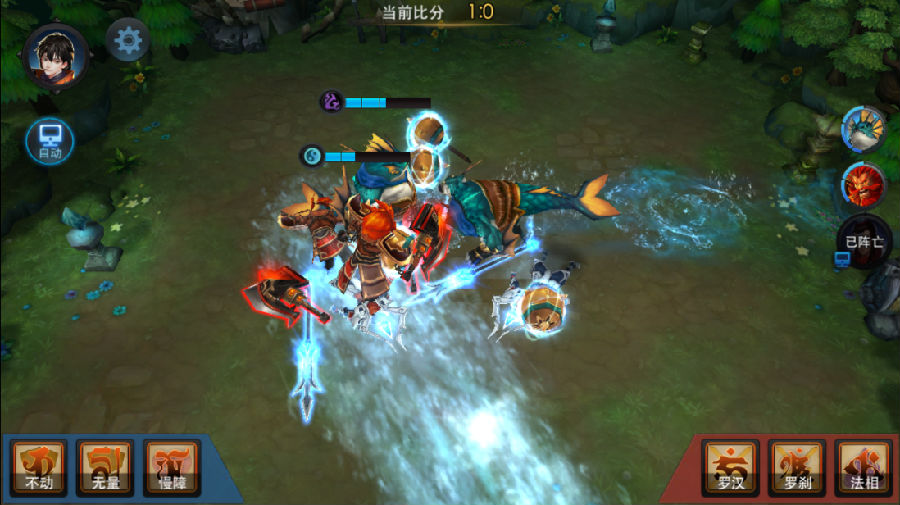Select the fallen hero marked 已阵亡
Screen dimensions: 900x505
864,241
